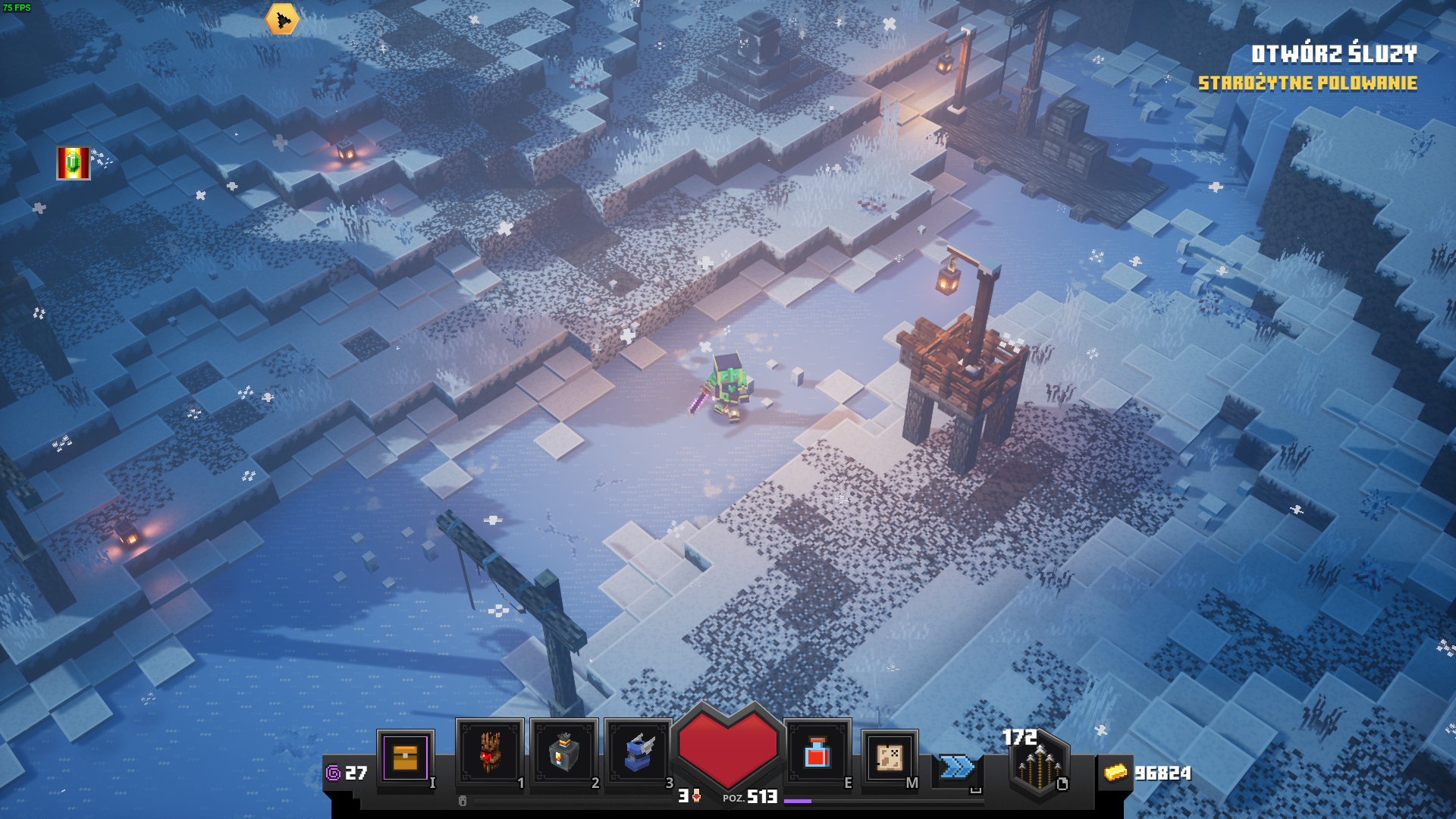
Task: Drink the red health potion
Action: point(817,753)
